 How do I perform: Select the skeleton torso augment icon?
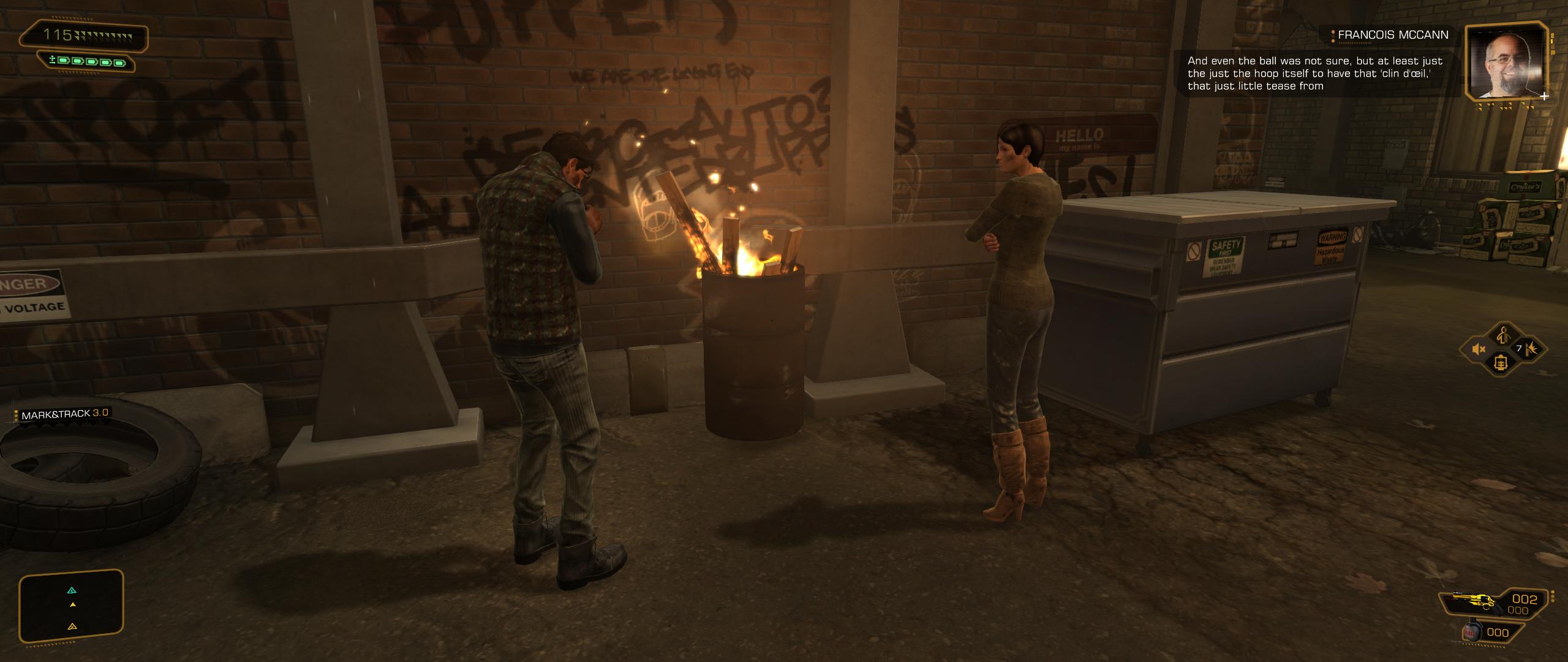(1501, 363)
